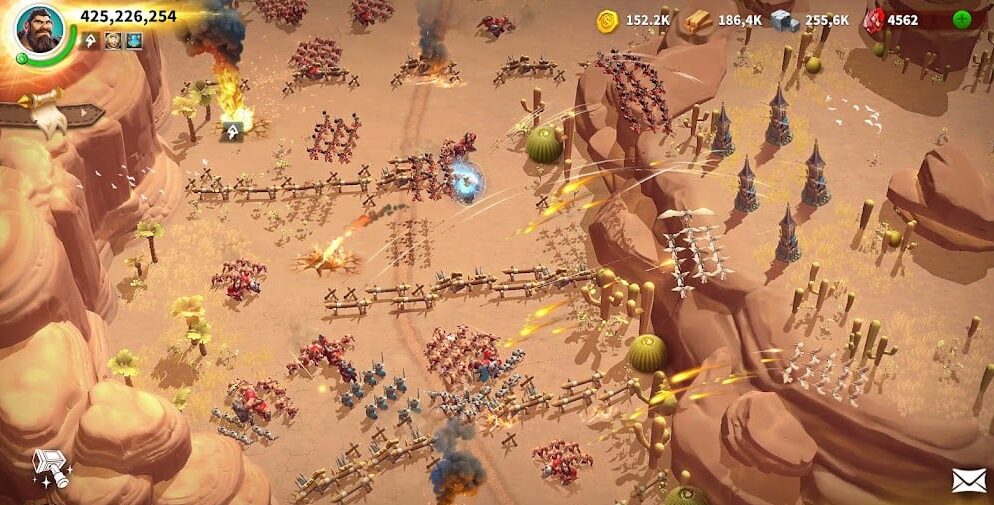Tap the gold coin resource icon

(x=606, y=20)
